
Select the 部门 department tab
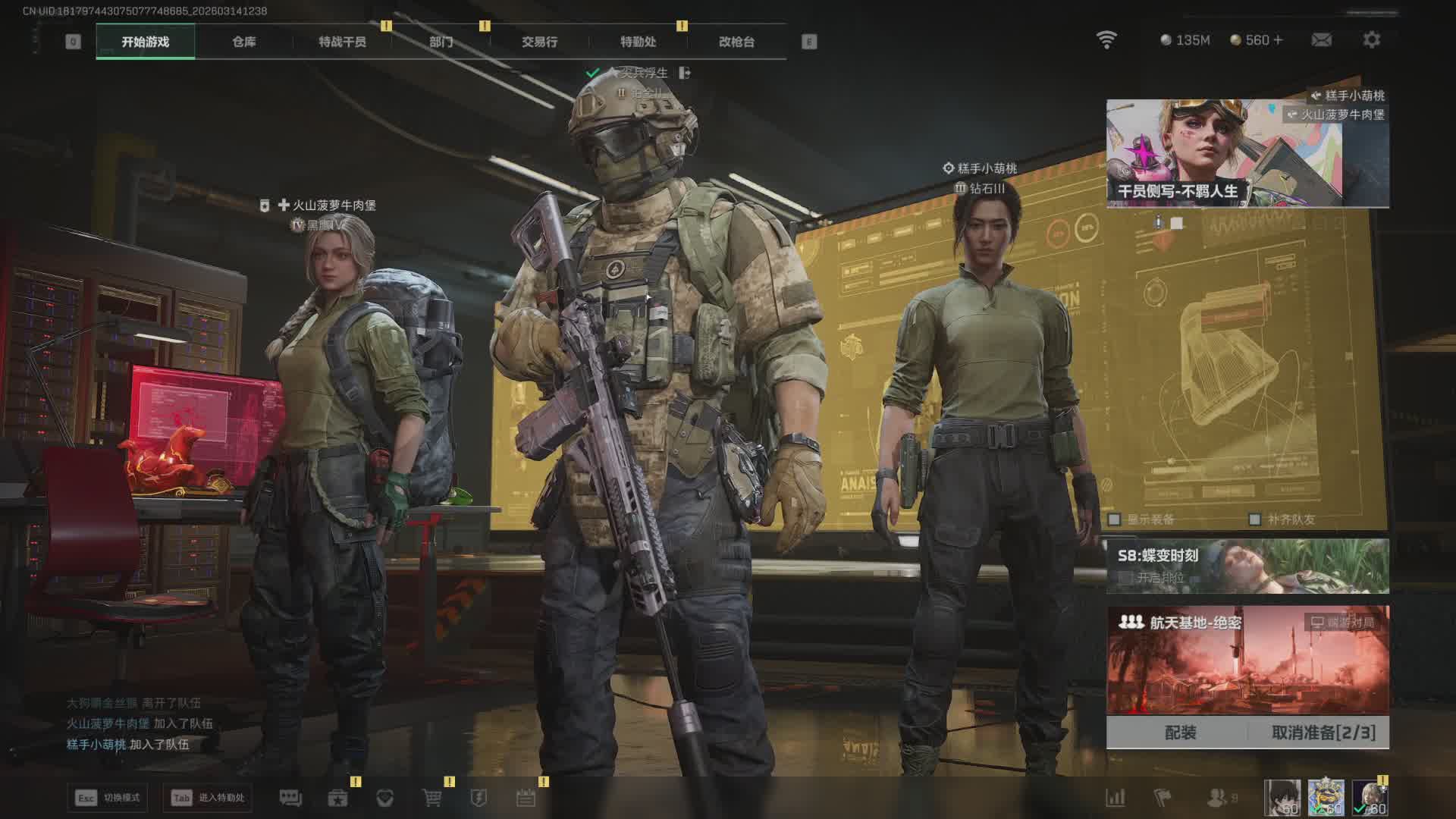[x=441, y=42]
